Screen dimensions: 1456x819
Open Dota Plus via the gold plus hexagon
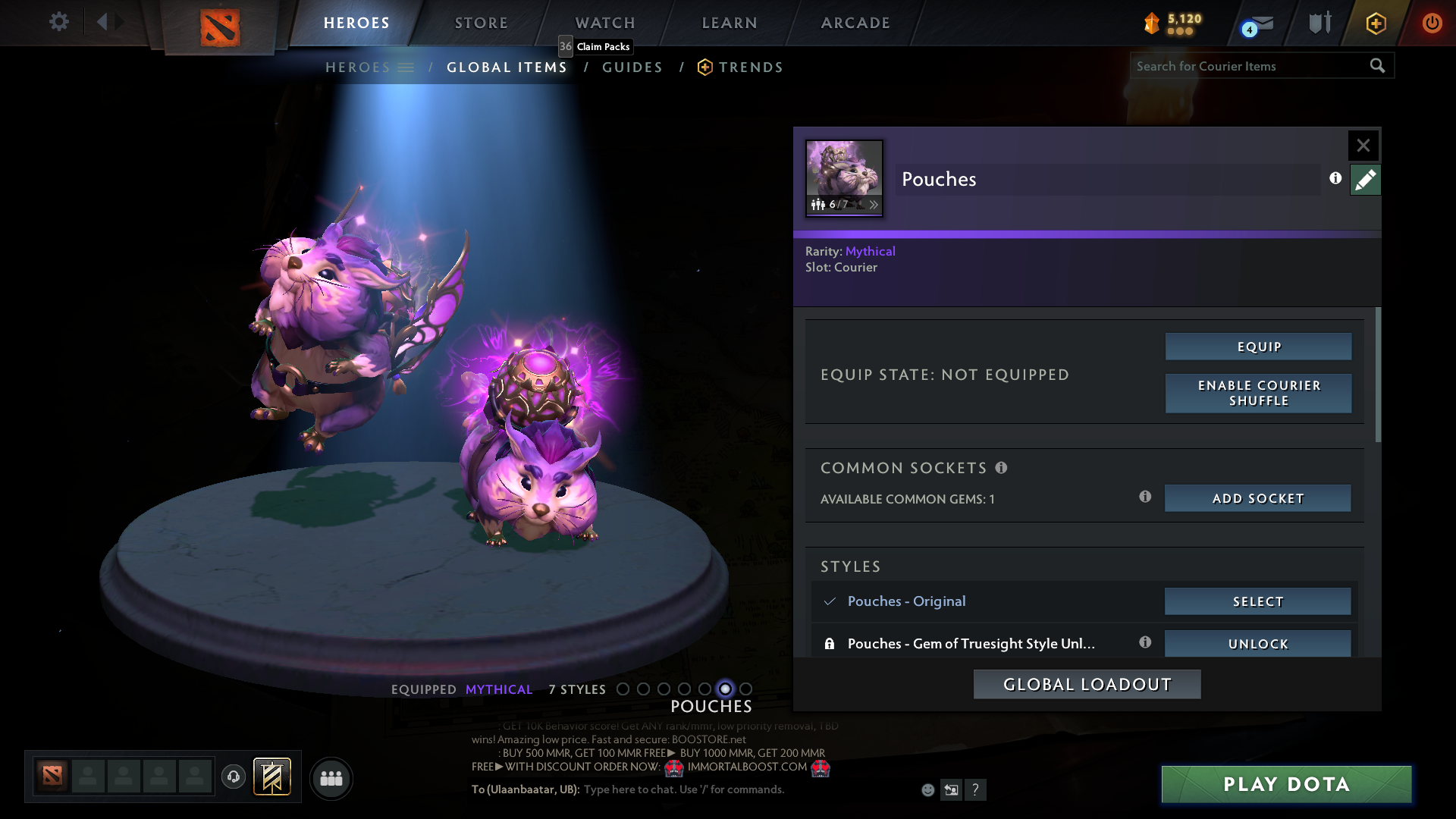pos(1376,24)
